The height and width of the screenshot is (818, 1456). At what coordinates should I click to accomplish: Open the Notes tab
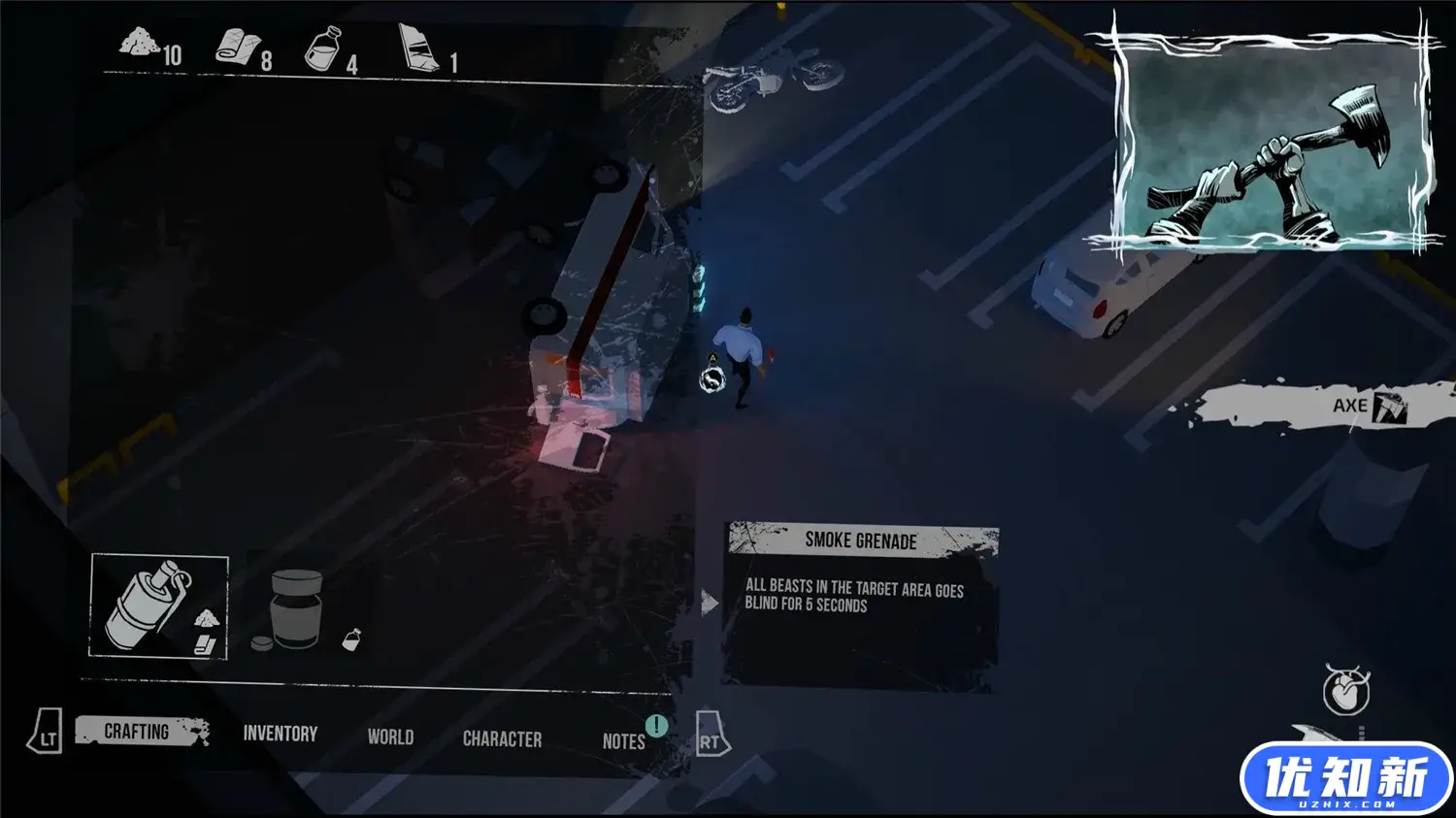pos(623,741)
